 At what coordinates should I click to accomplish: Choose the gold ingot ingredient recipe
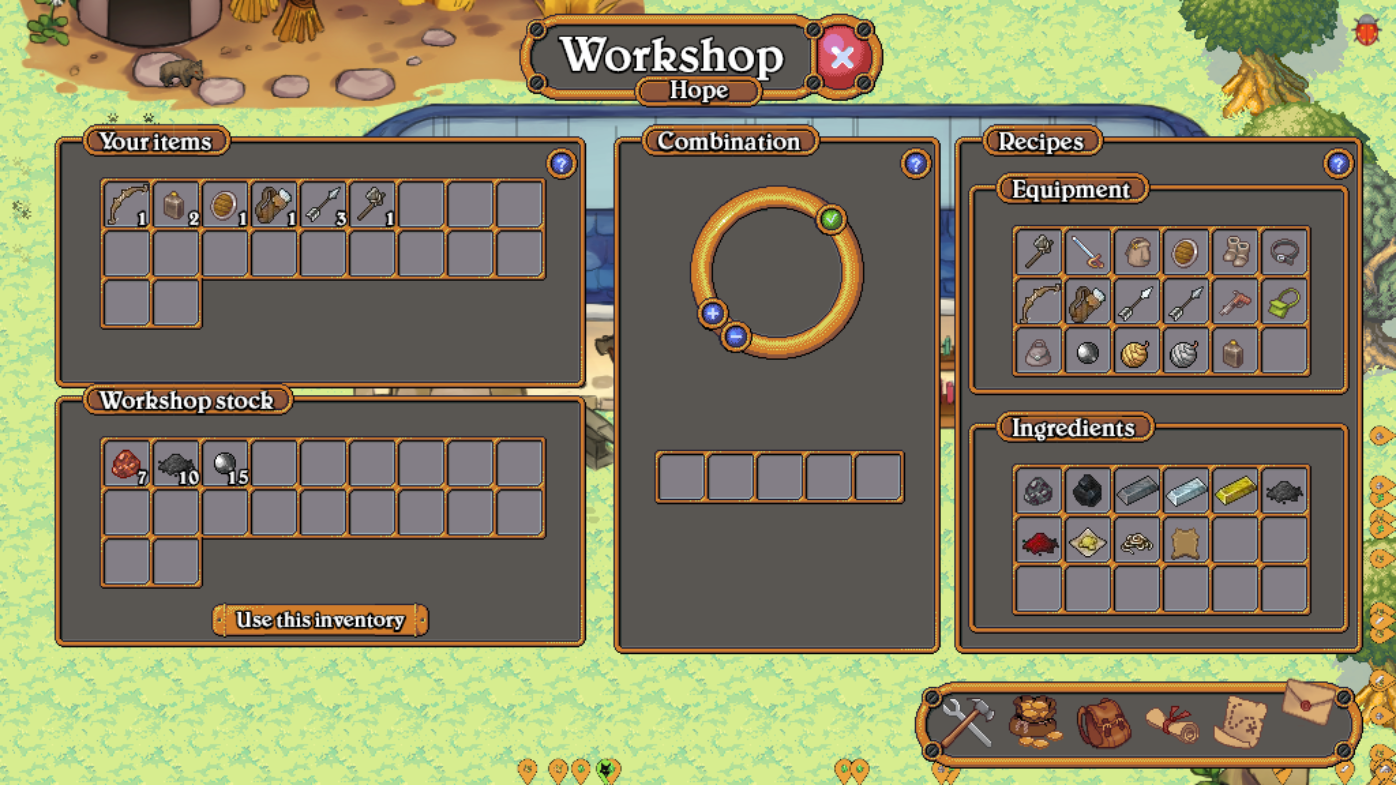coord(1235,490)
